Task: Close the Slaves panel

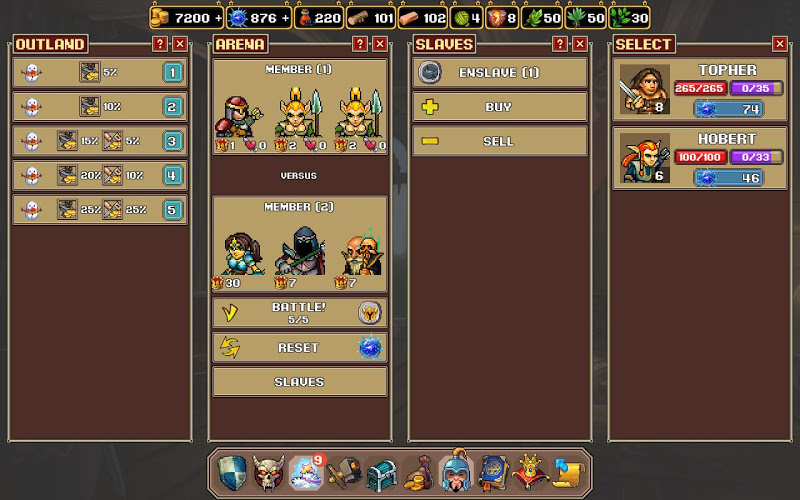Action: [x=580, y=44]
